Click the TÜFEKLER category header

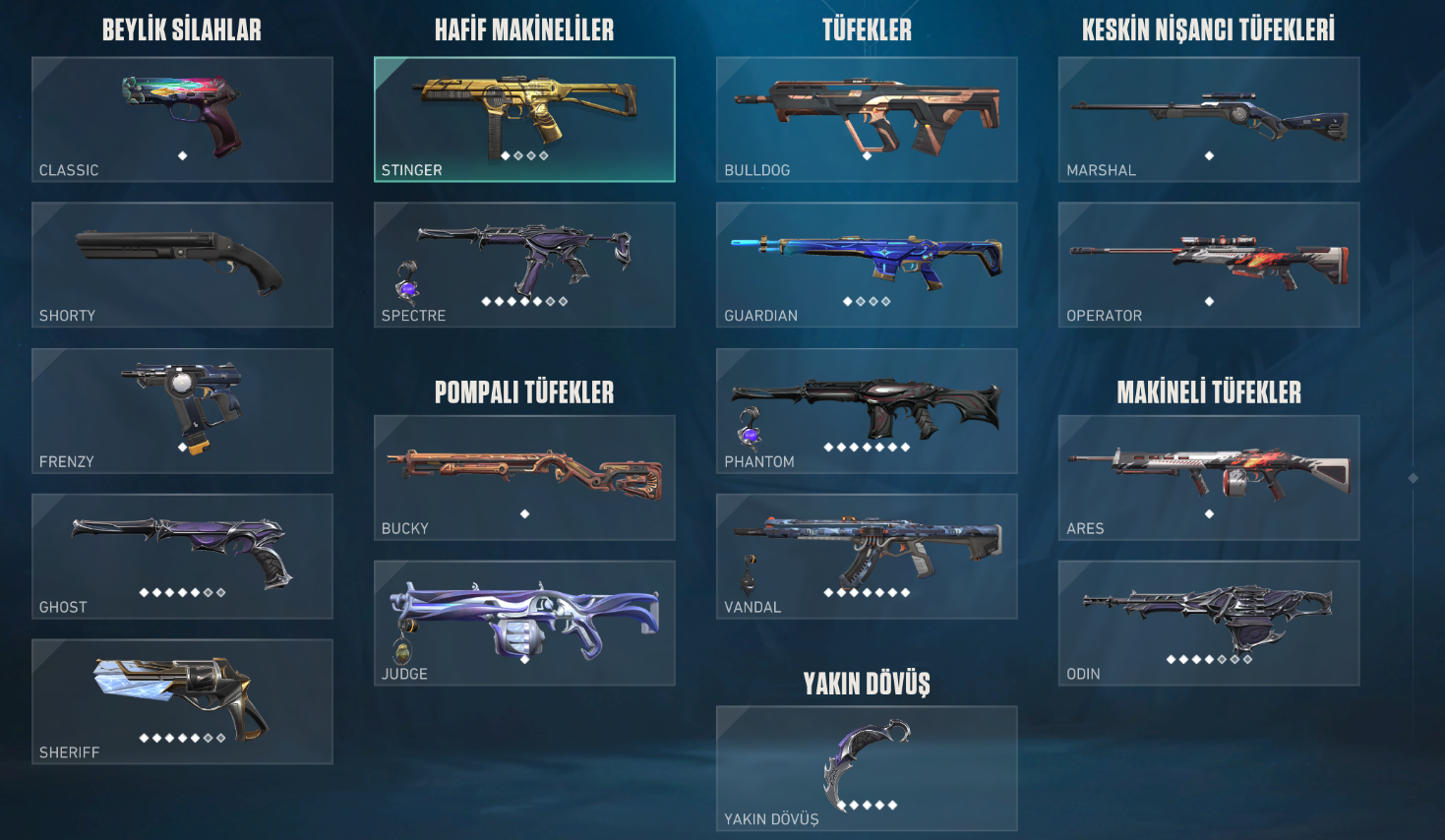866,30
